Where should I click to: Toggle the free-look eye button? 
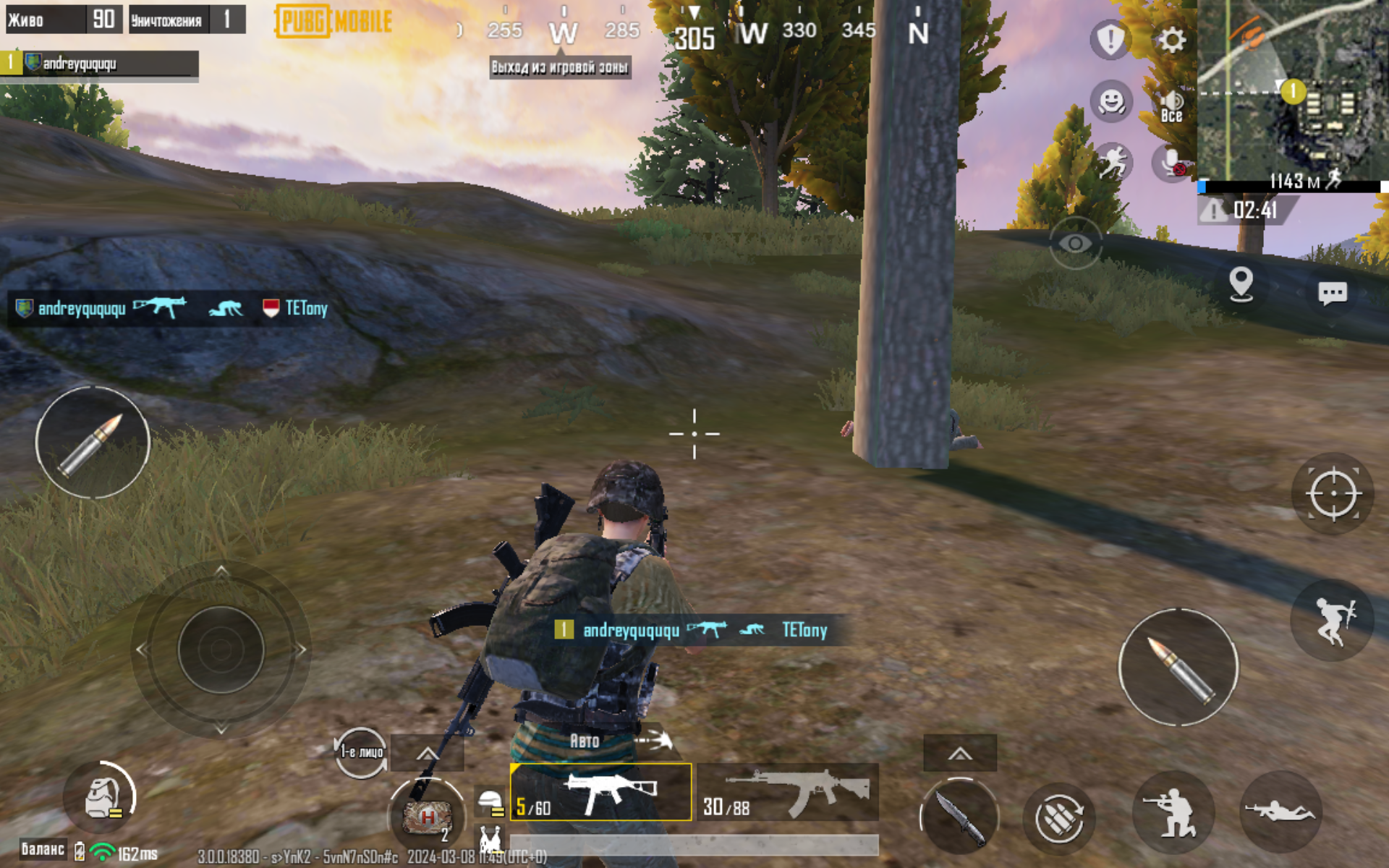click(x=1076, y=244)
